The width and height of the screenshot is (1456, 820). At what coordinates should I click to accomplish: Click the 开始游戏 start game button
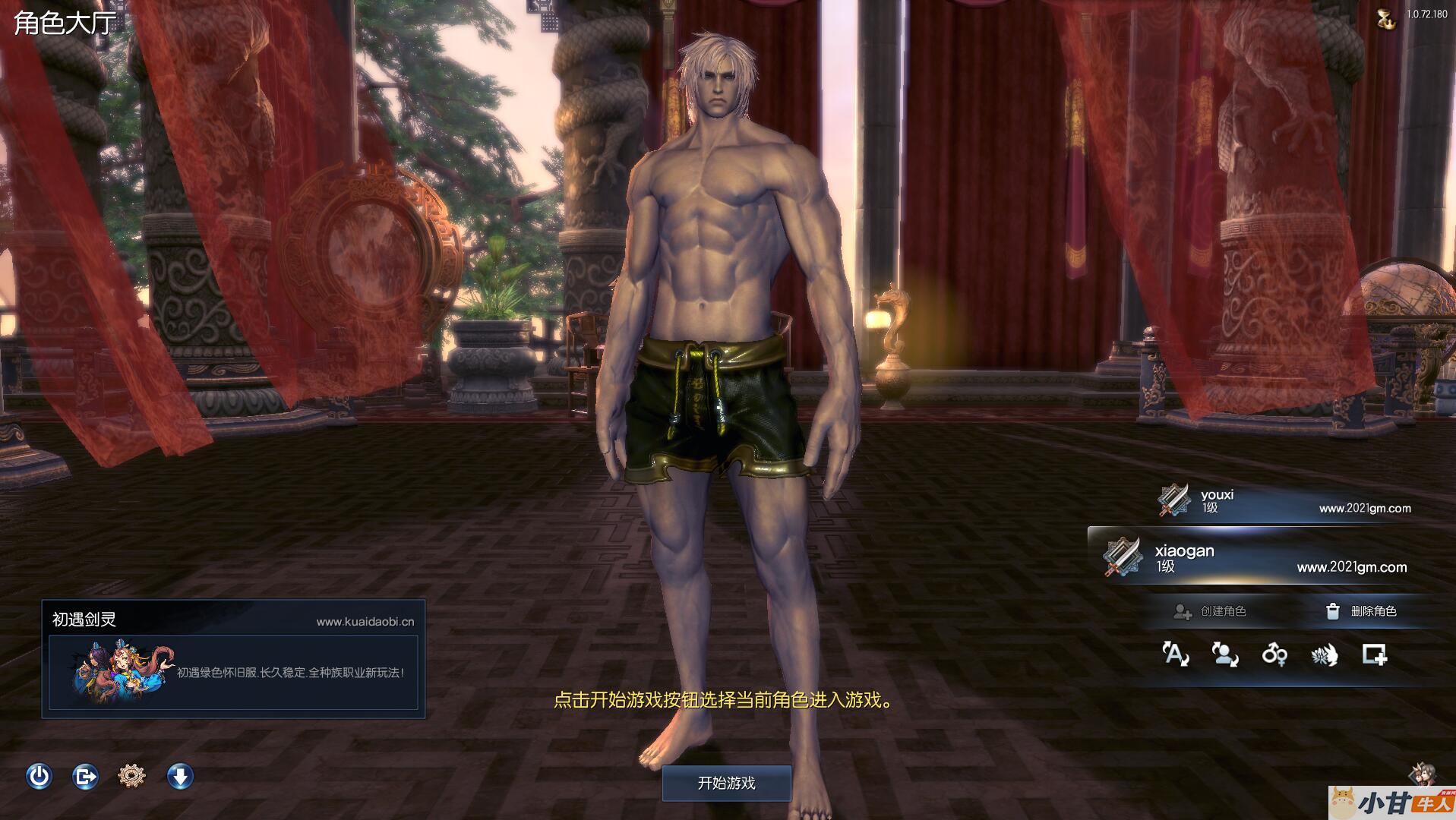click(x=726, y=783)
